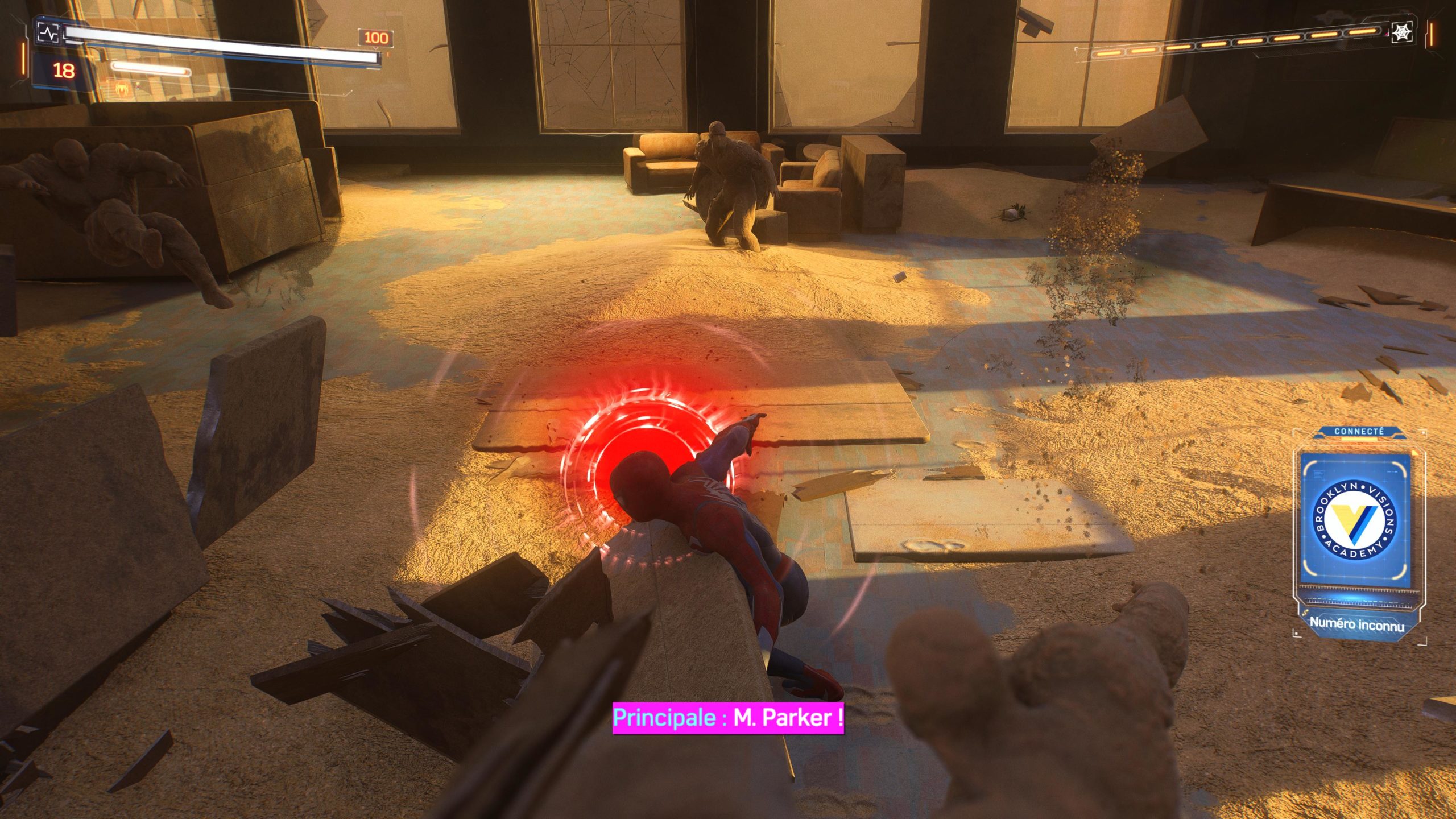Click the heartbeat monitor health icon
The image size is (1456, 819).
(x=48, y=33)
